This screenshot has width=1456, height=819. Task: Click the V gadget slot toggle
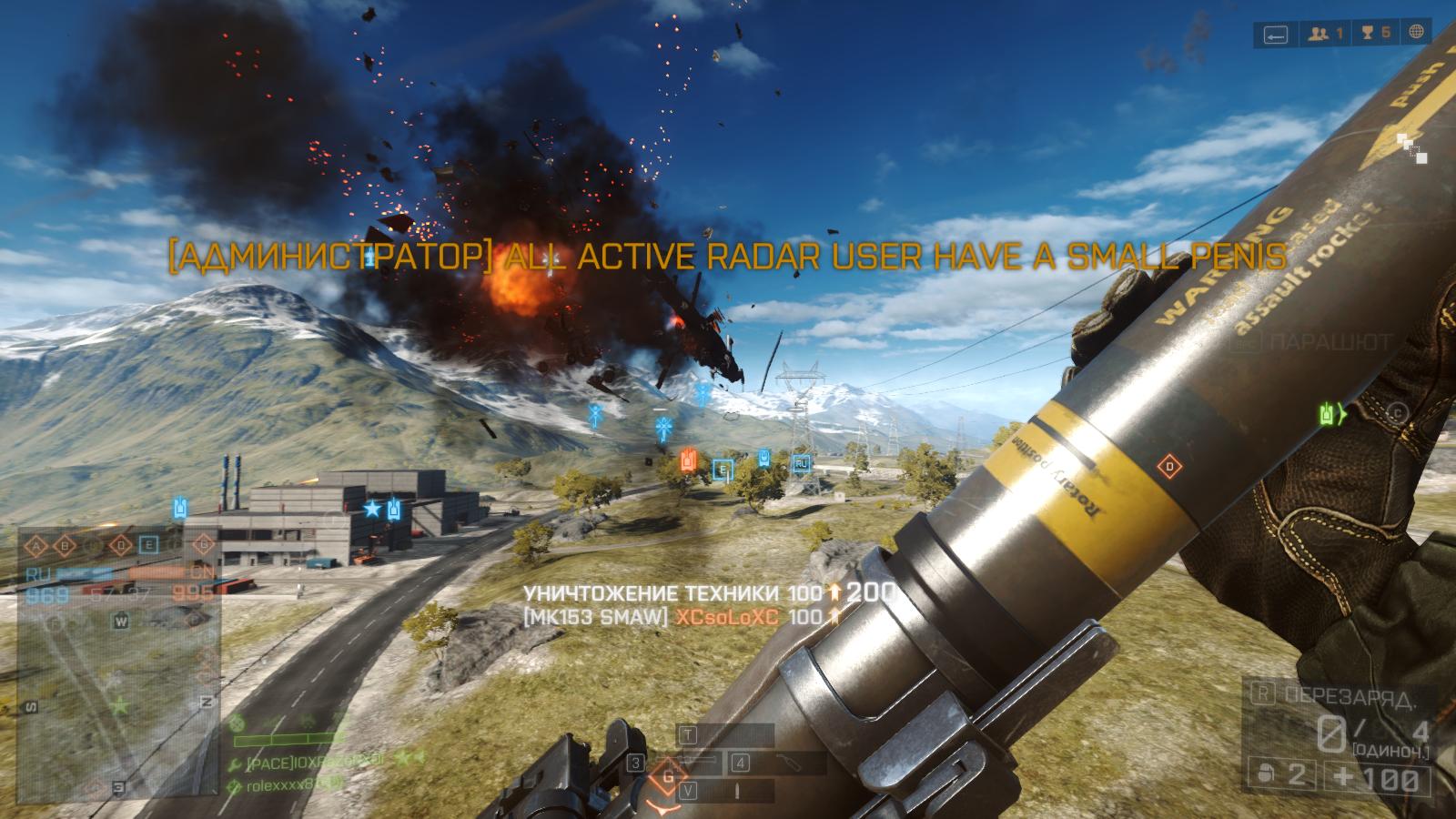[x=689, y=790]
